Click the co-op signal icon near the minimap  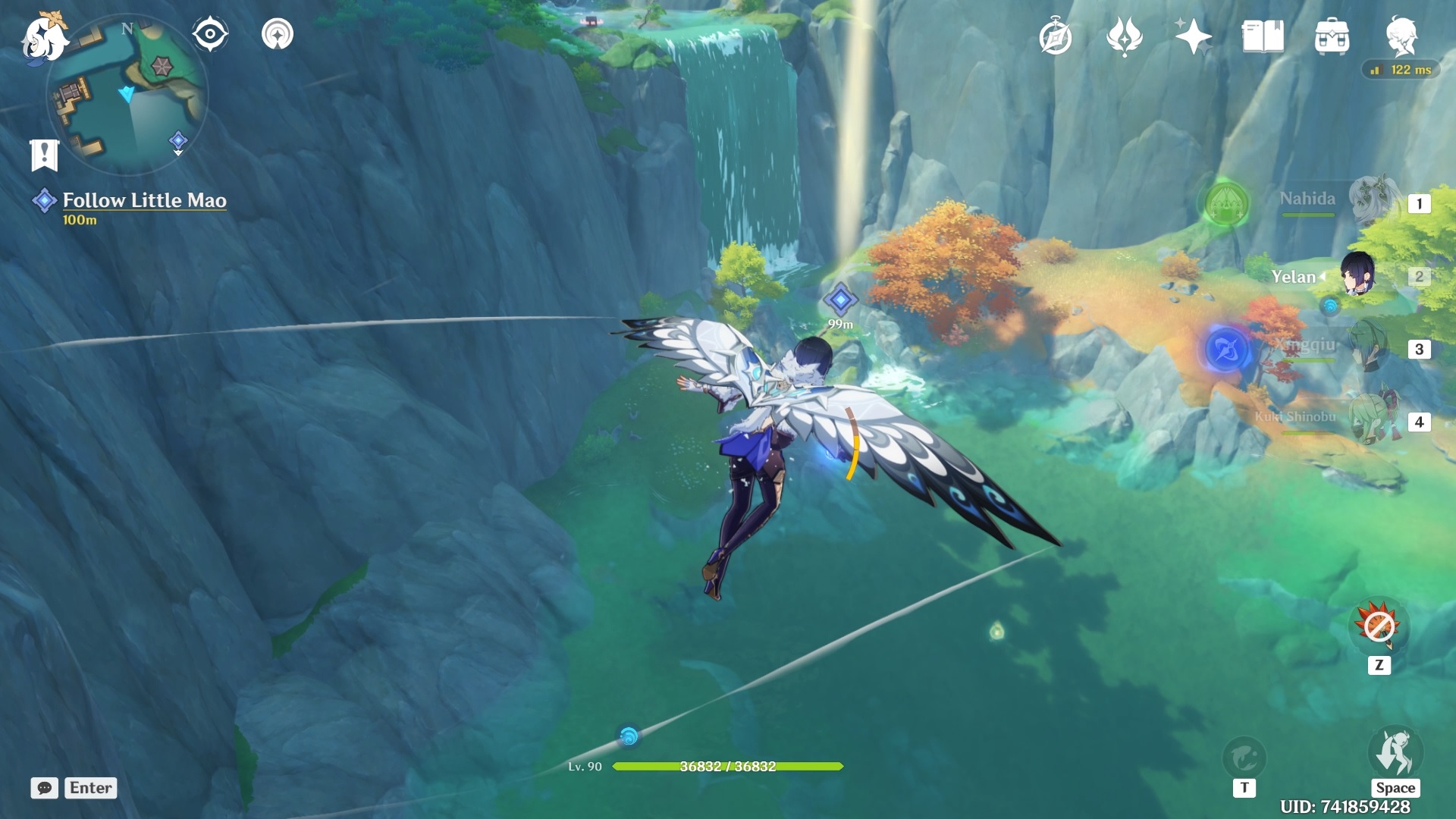tap(278, 33)
